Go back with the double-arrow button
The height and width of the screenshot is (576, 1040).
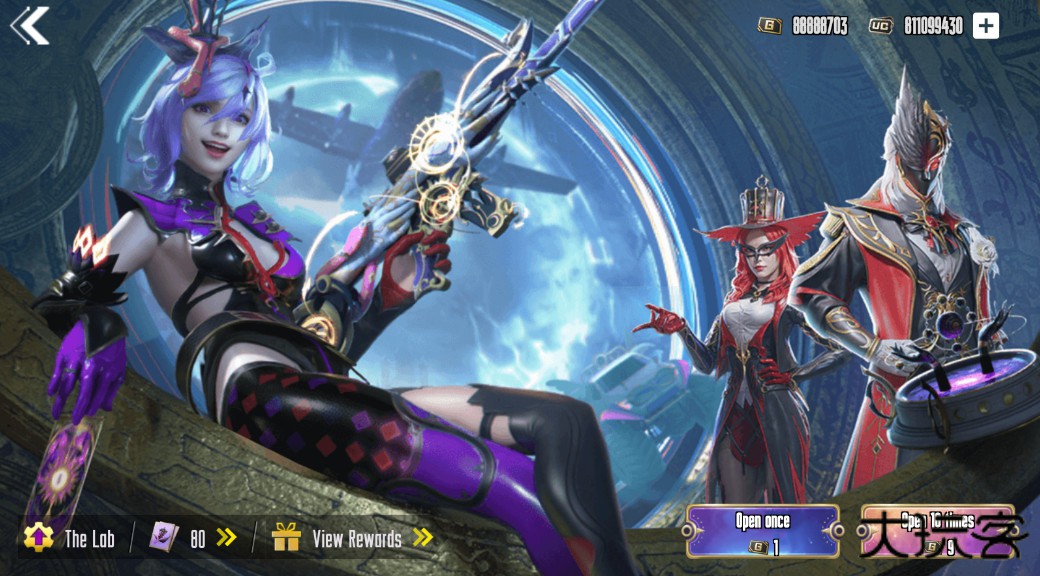30,26
